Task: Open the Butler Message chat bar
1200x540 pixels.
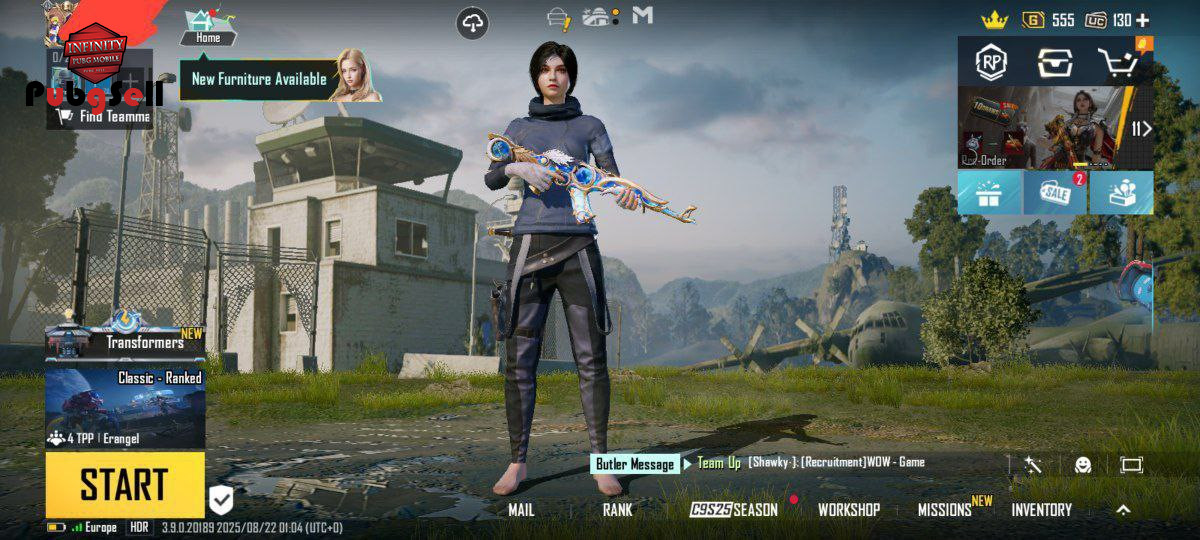Action: pyautogui.click(x=636, y=463)
